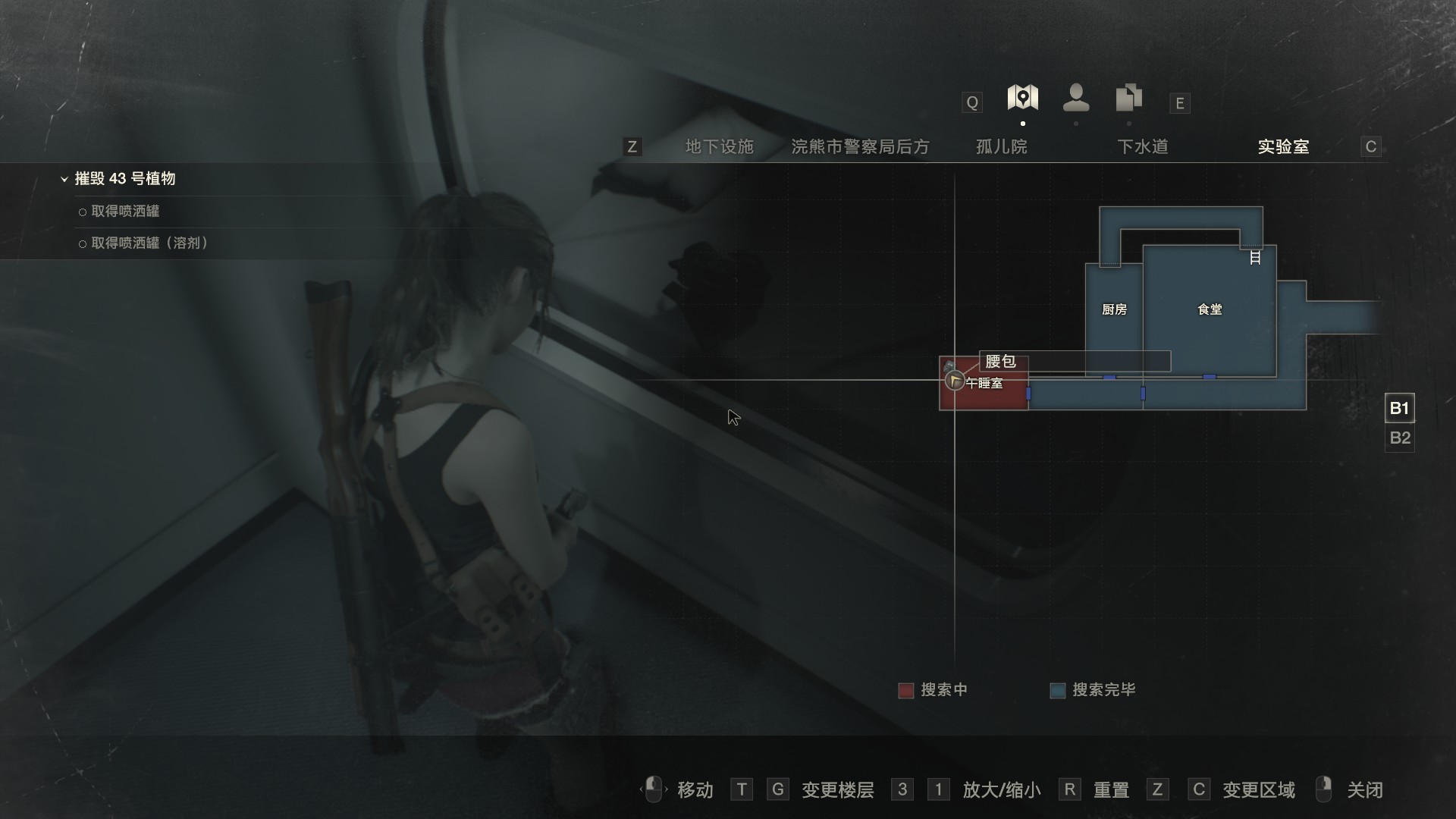The height and width of the screenshot is (819, 1456).
Task: Switch to floor B2
Action: point(1399,438)
